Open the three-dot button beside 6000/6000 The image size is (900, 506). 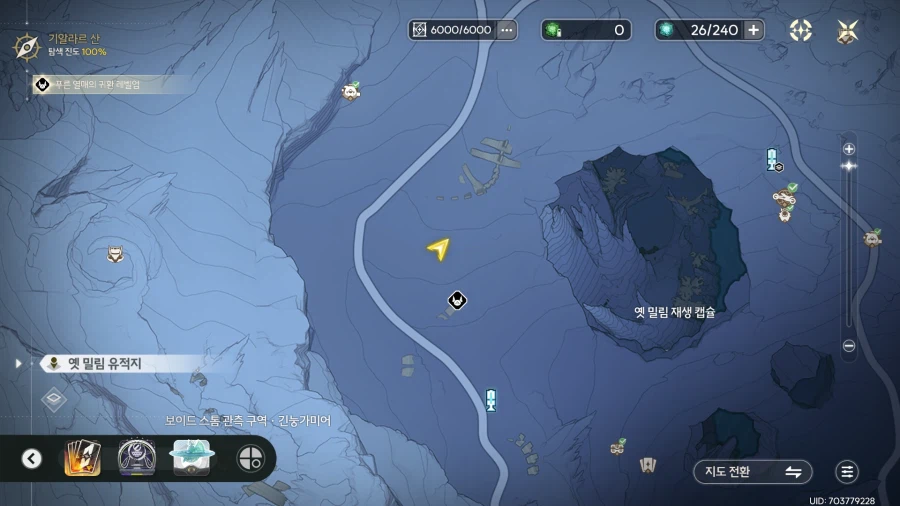(507, 30)
